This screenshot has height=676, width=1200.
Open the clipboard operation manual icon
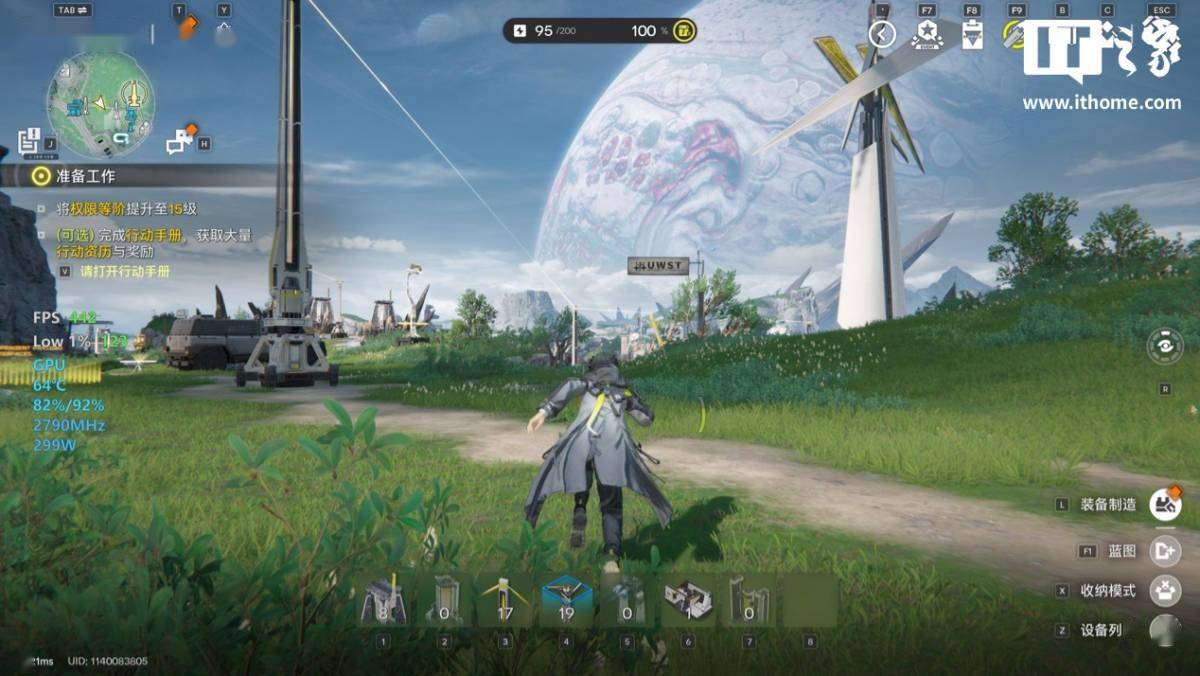pyautogui.click(x=971, y=36)
